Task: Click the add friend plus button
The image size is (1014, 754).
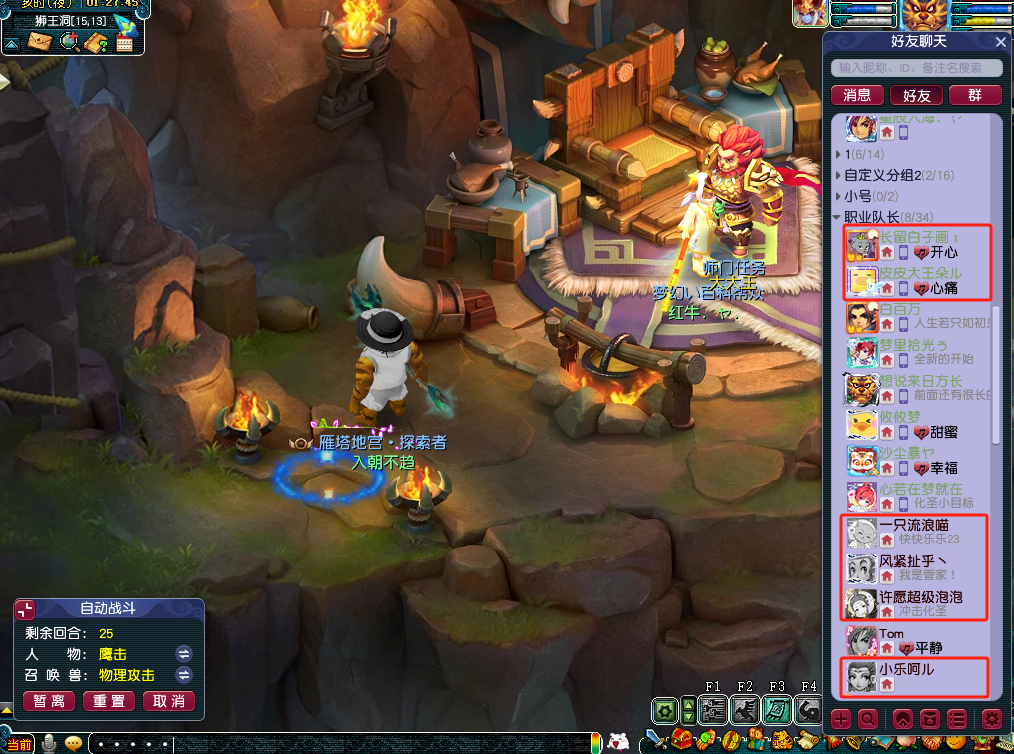Action: coord(841,718)
